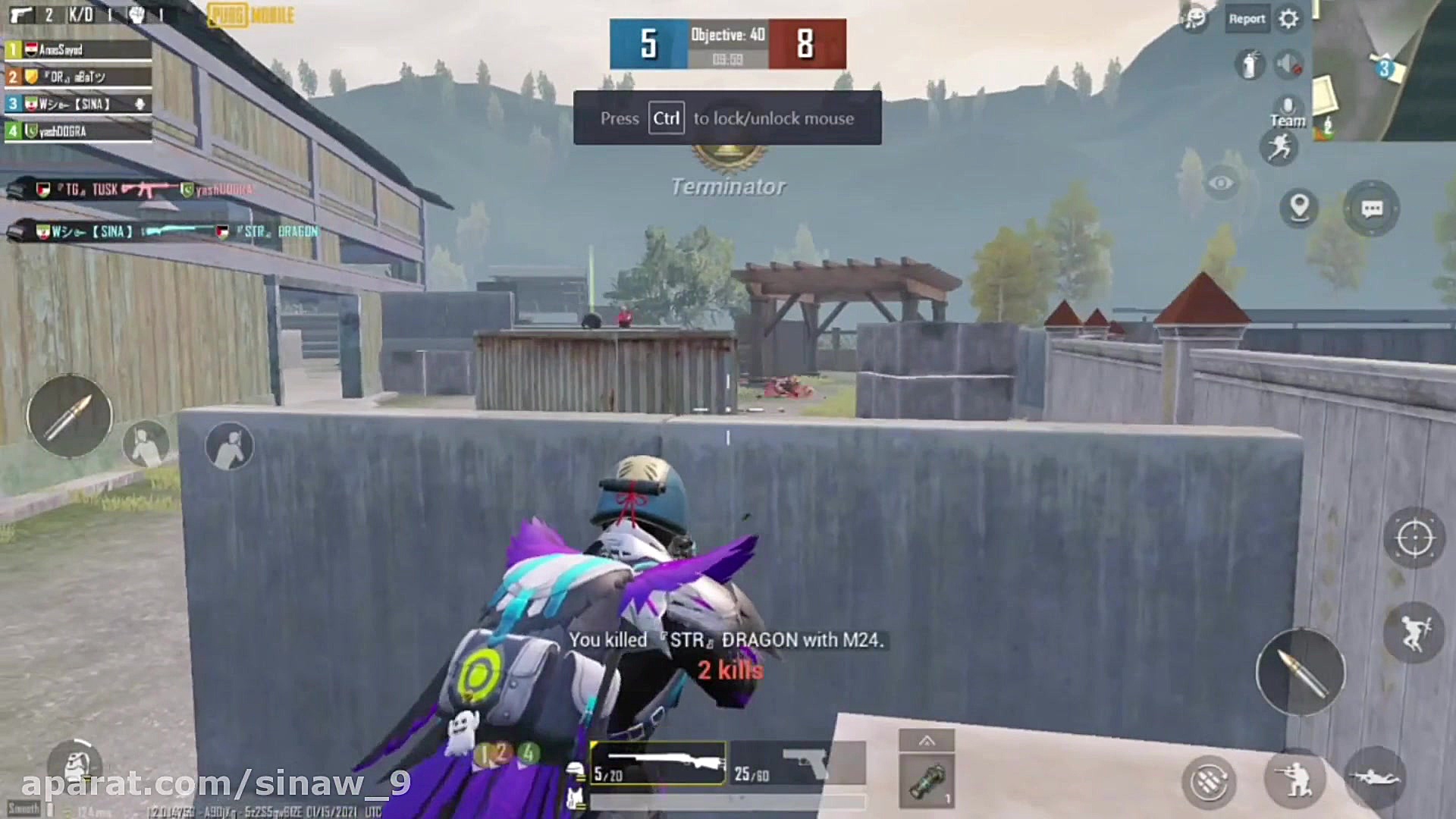Select the grenade throwable slot
The width and height of the screenshot is (1456, 819).
[x=927, y=780]
